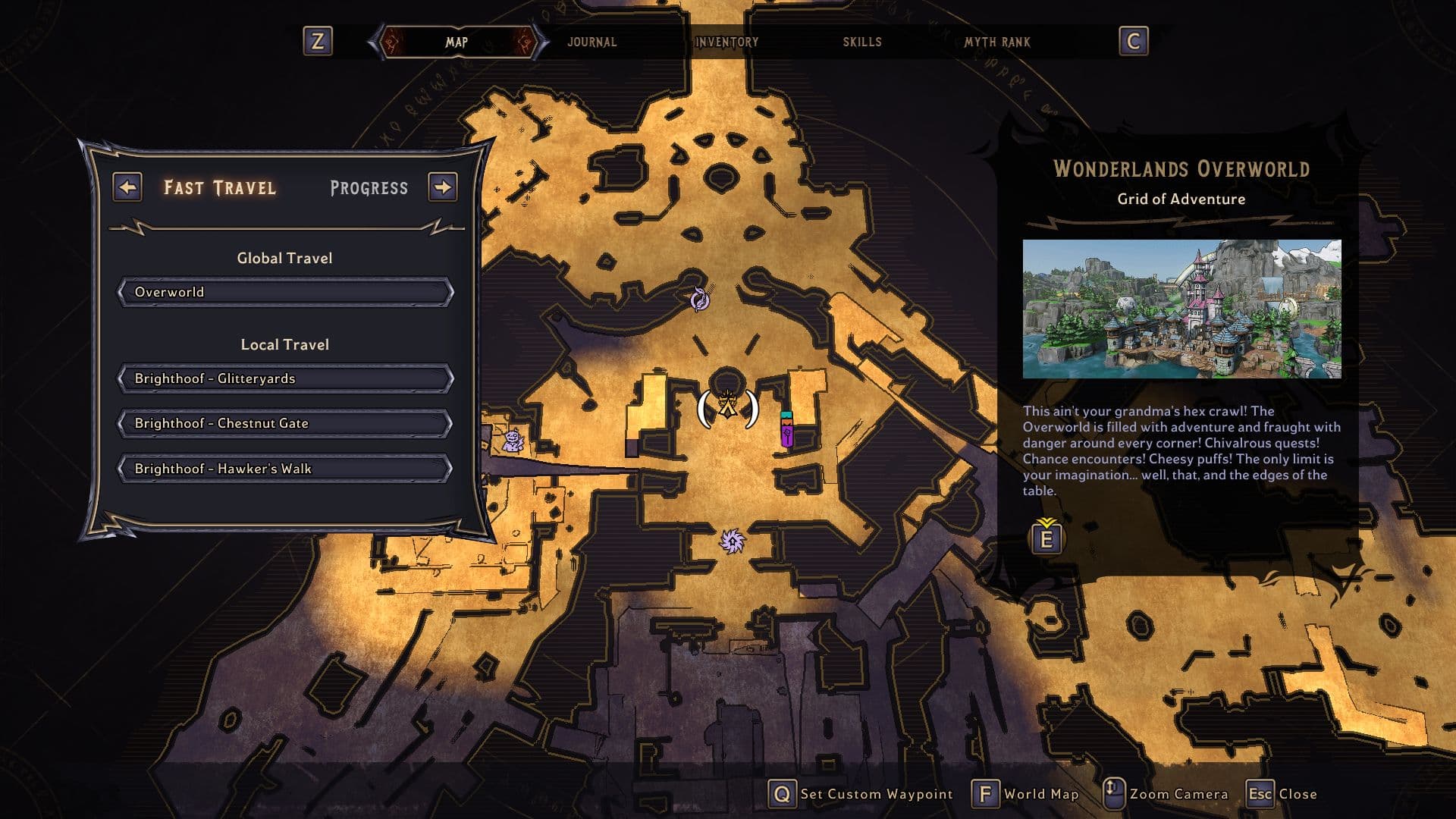This screenshot has height=819, width=1456.
Task: Click the spiky purple map marker
Action: (x=732, y=541)
